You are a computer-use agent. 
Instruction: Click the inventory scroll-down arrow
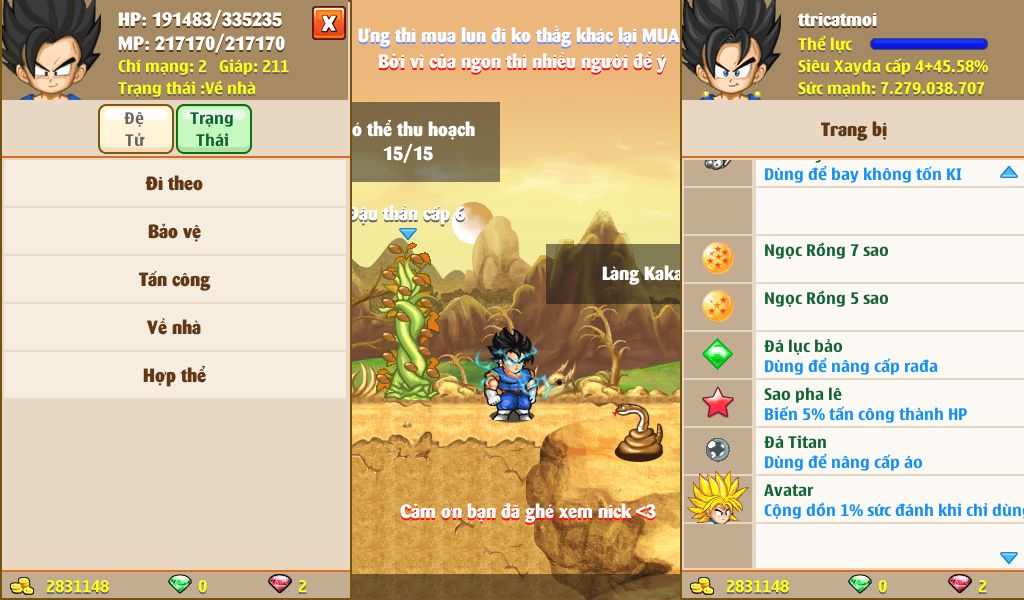[1008, 557]
